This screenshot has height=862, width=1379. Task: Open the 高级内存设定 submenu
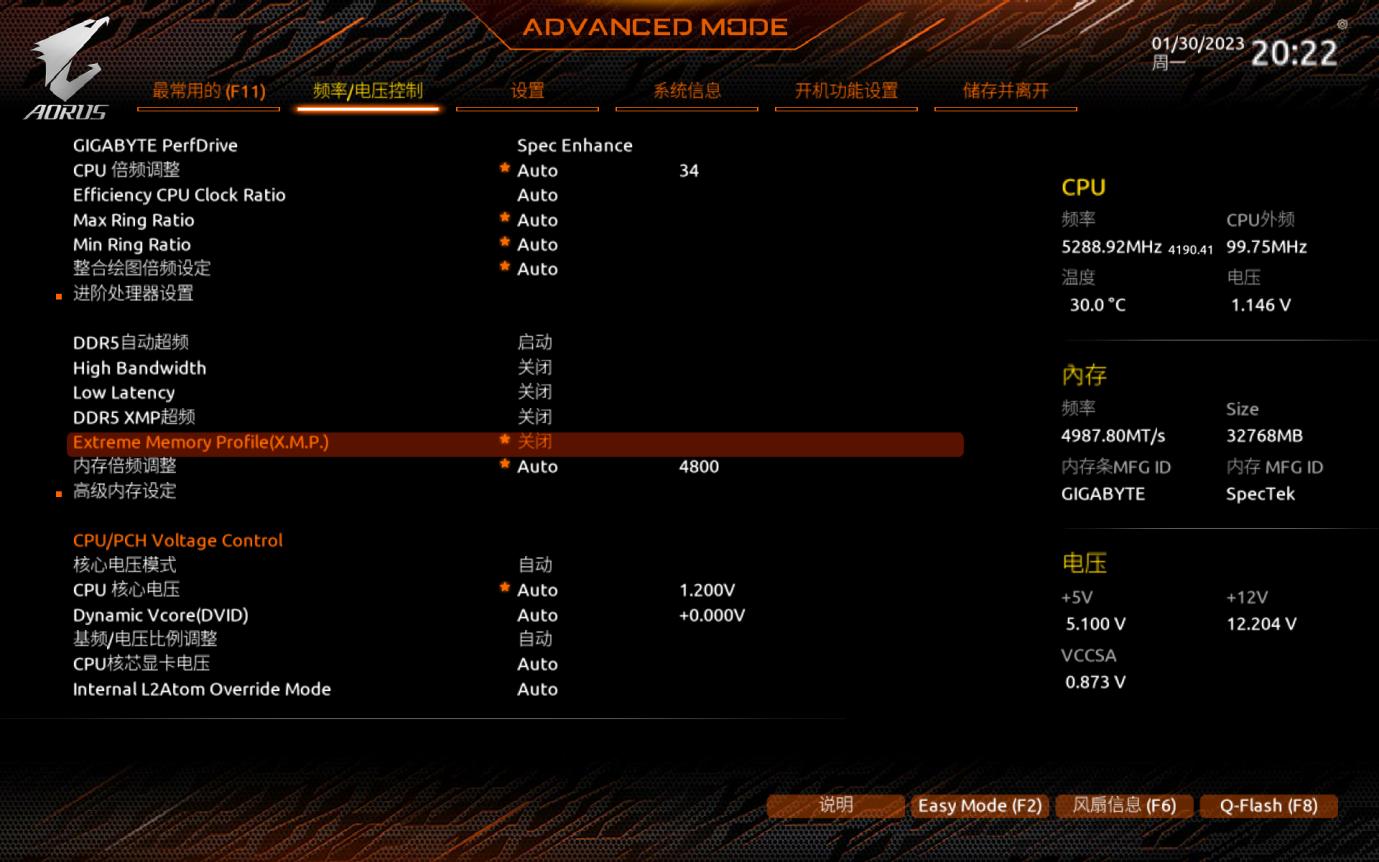125,491
